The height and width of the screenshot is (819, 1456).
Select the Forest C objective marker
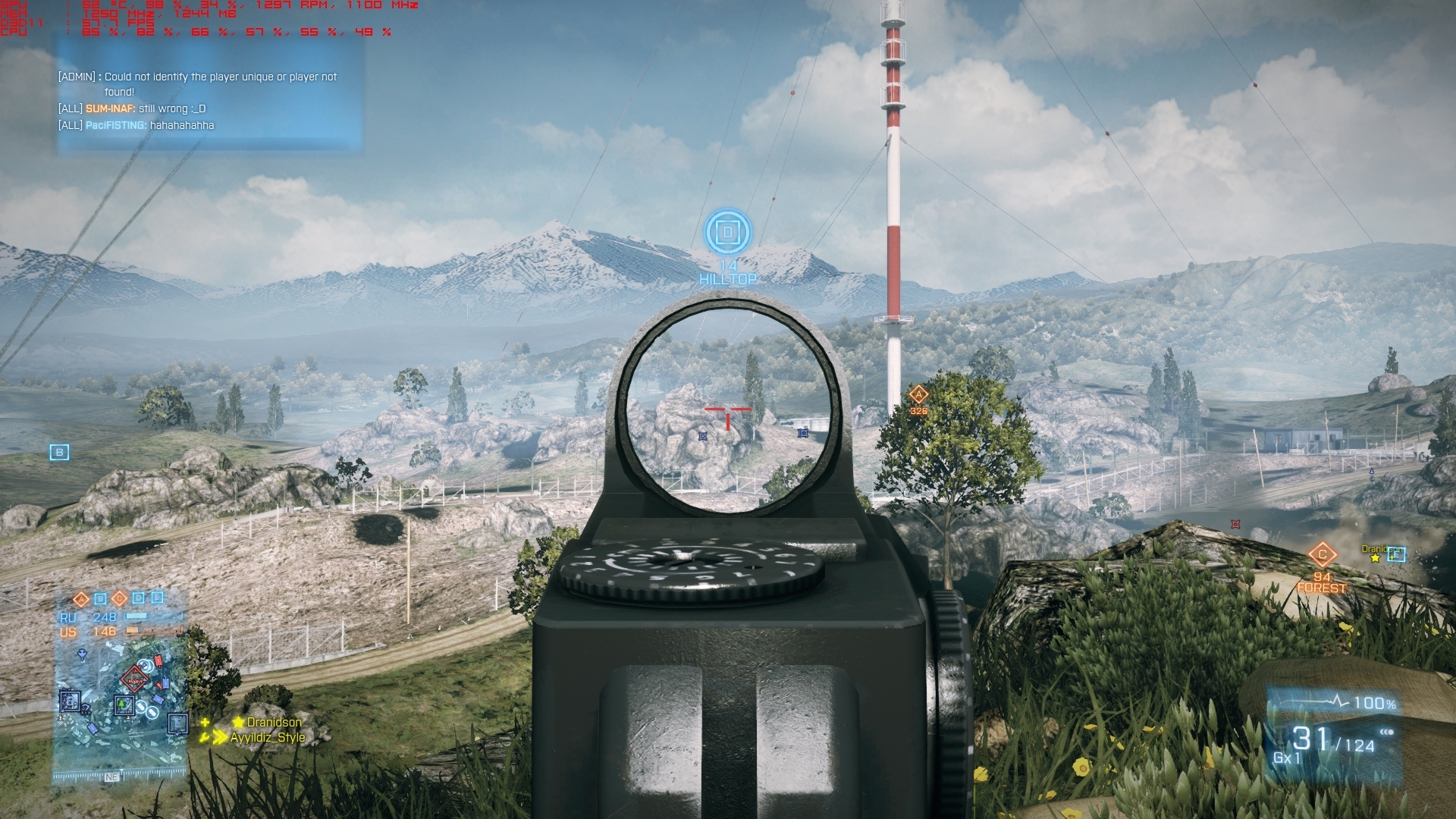click(1322, 554)
